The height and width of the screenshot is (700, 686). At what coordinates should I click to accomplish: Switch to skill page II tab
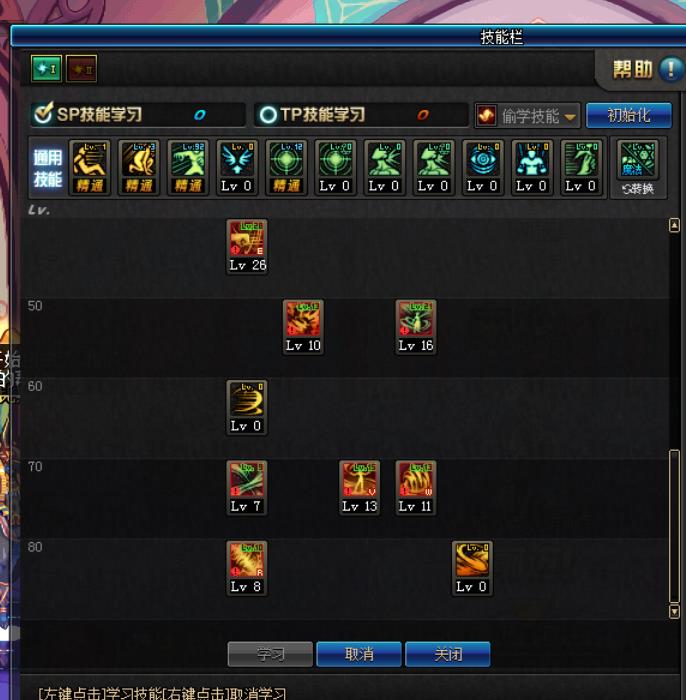(81, 68)
